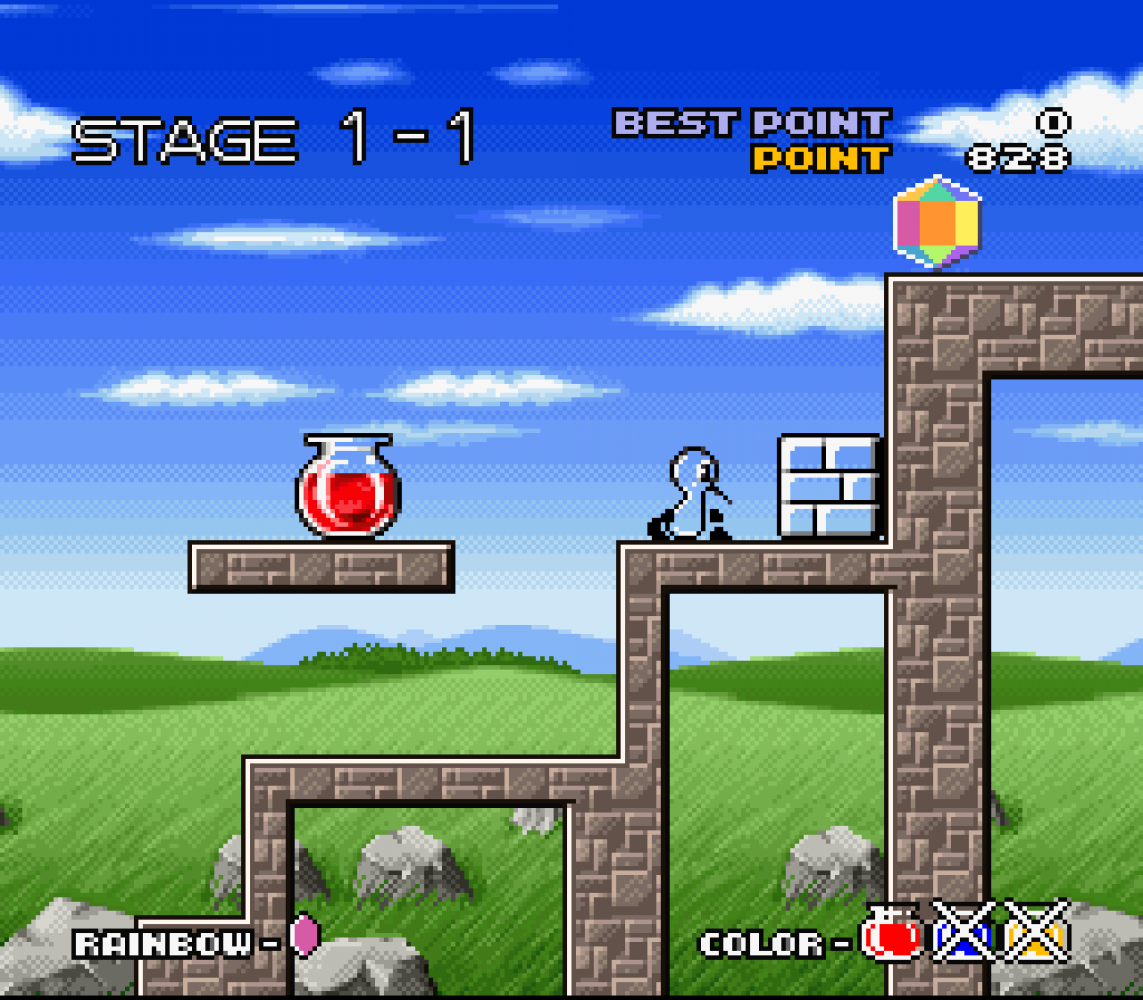Select the red color pot icon
This screenshot has width=1143, height=1000.
tap(892, 935)
